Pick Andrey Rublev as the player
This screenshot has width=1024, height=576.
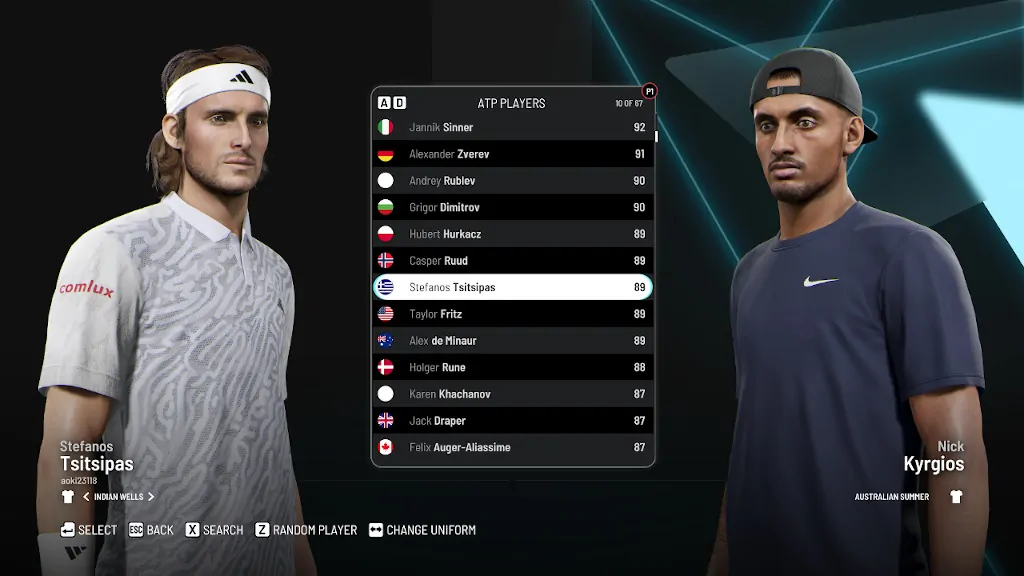pyautogui.click(x=512, y=181)
